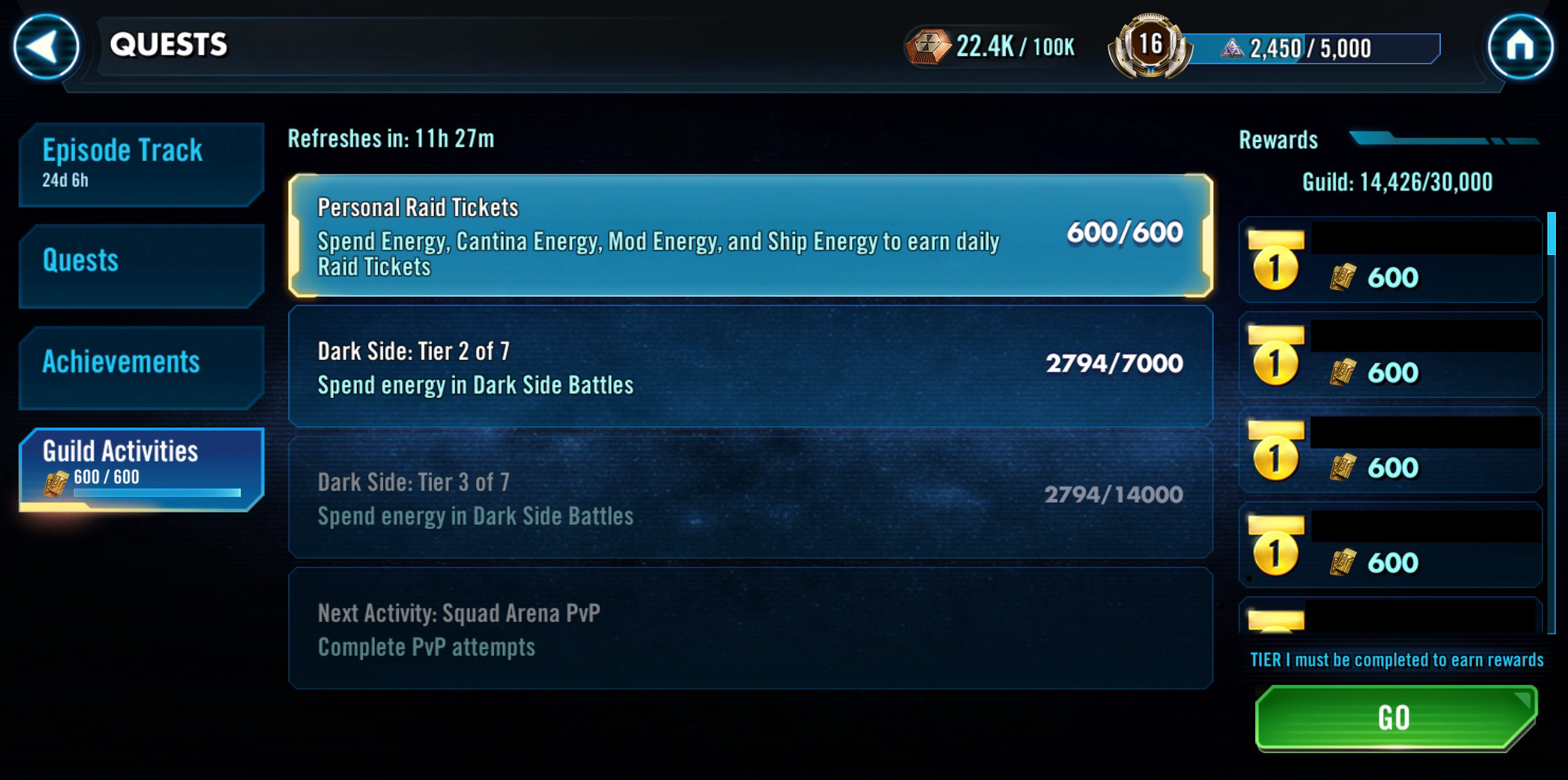Switch to the Quests tab
Image resolution: width=1568 pixels, height=780 pixels.
(141, 264)
